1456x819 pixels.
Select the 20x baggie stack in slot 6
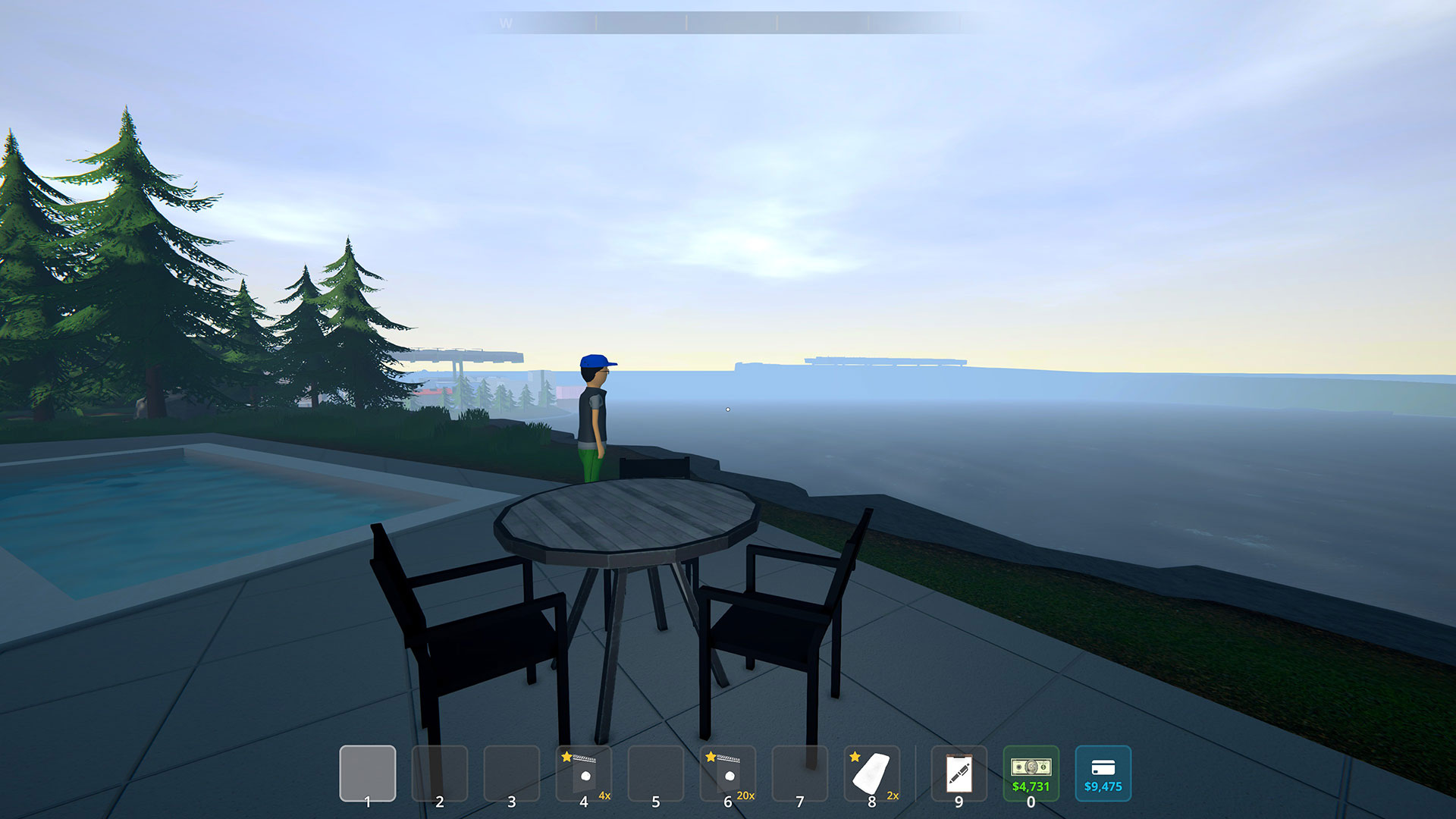(x=727, y=773)
